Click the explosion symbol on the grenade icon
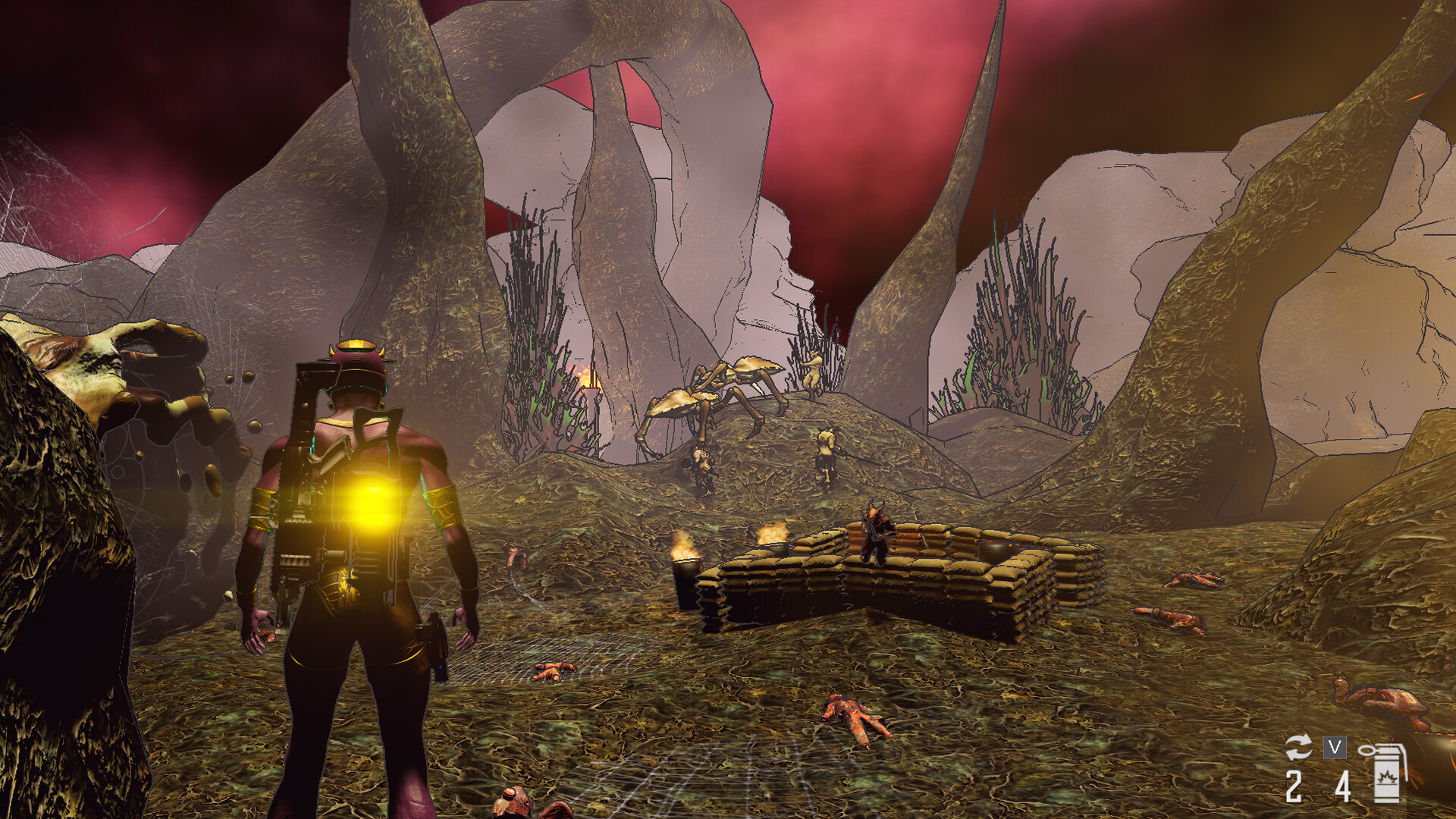 pos(1386,778)
